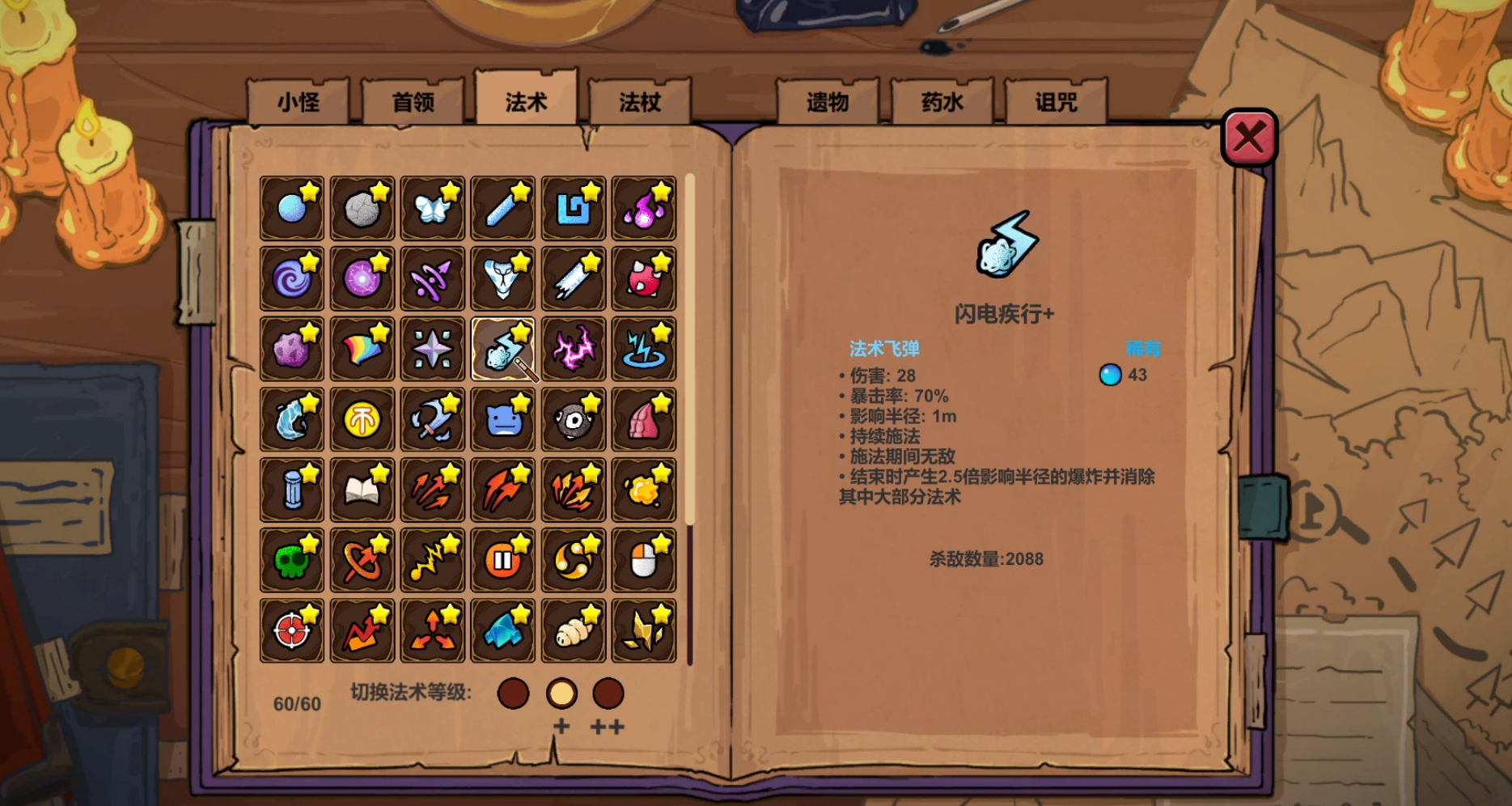Image resolution: width=1512 pixels, height=806 pixels.
Task: Choose the green skull spell icon
Action: click(x=291, y=560)
